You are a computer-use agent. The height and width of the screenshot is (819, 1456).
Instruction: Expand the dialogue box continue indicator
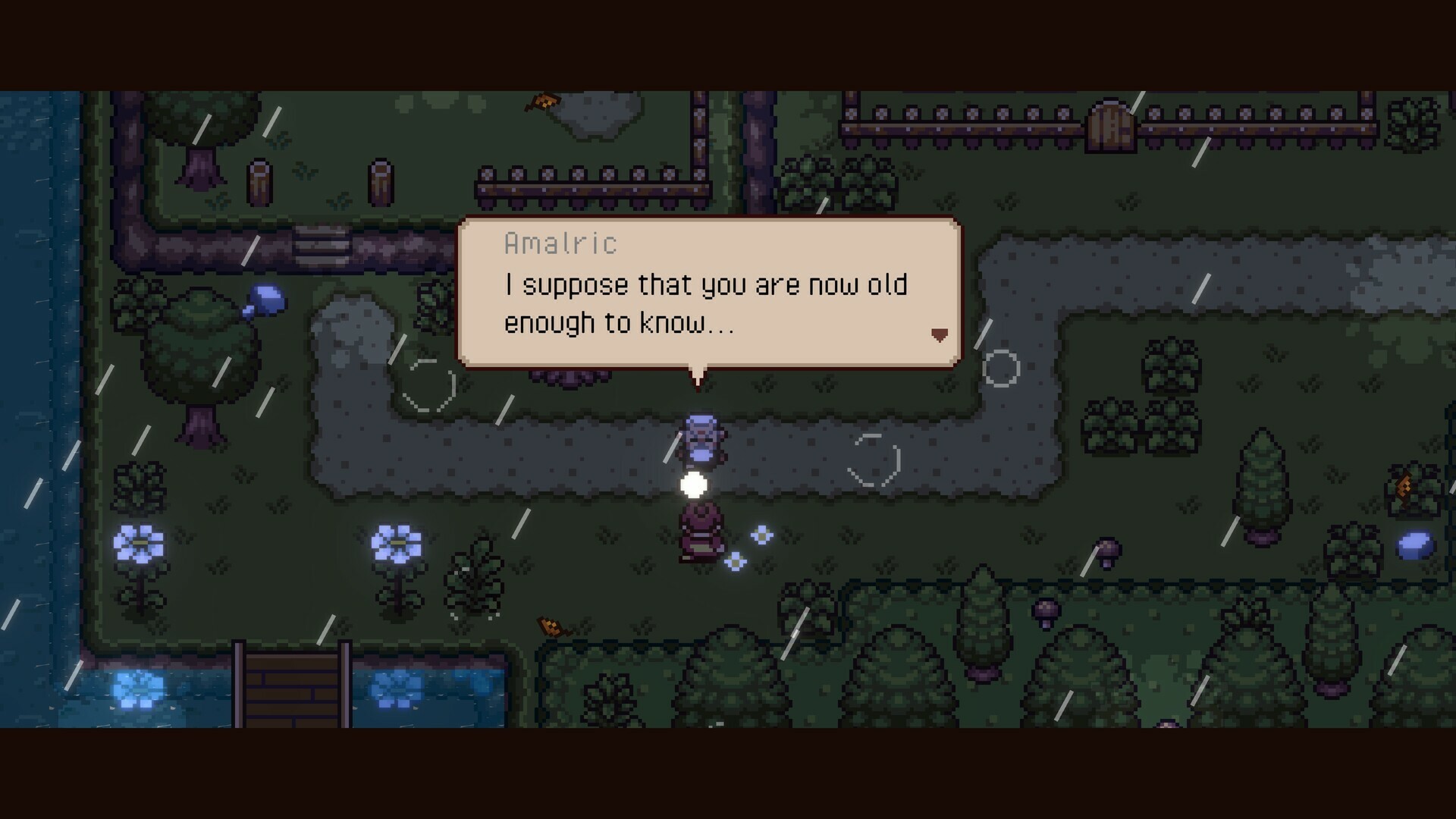pyautogui.click(x=940, y=334)
